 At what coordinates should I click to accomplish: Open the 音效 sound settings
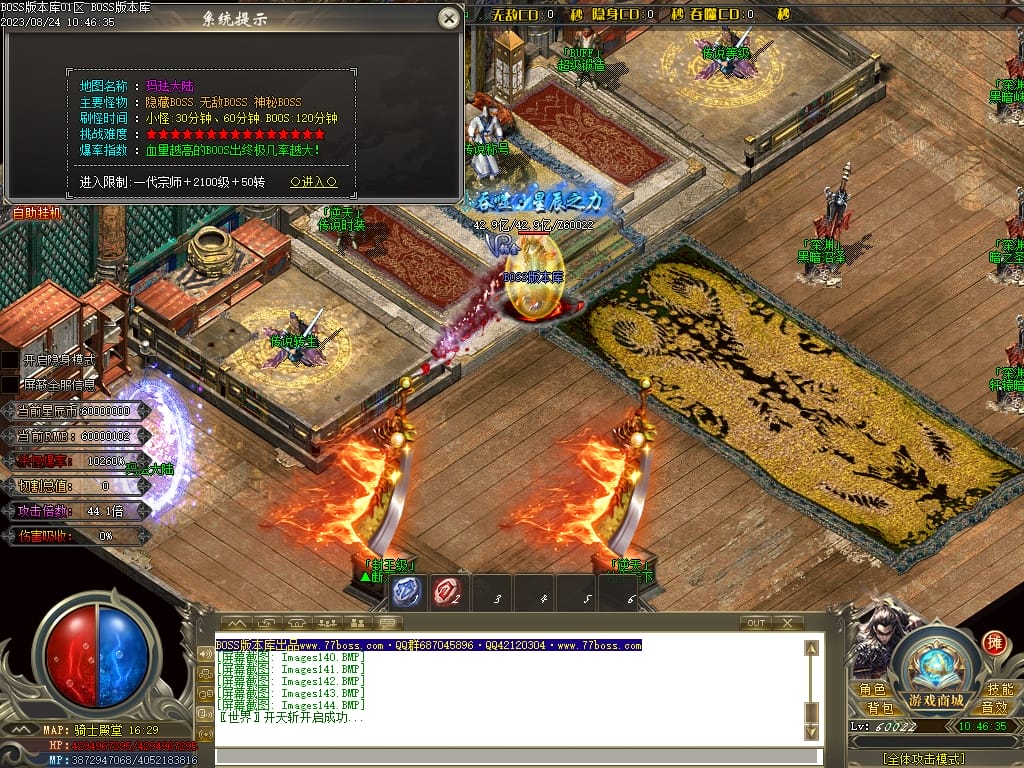[x=994, y=708]
